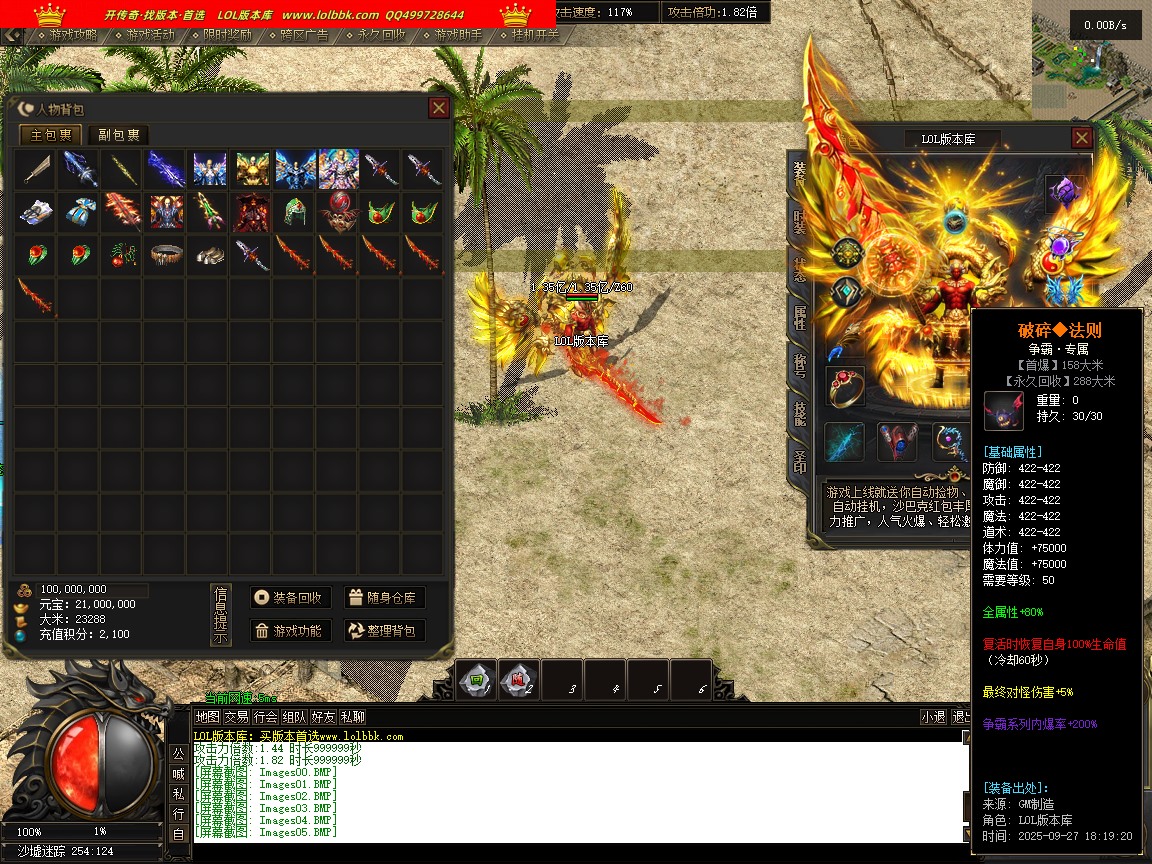Image resolution: width=1152 pixels, height=864 pixels.
Task: Sort the bag with 整理背包
Action: click(385, 631)
